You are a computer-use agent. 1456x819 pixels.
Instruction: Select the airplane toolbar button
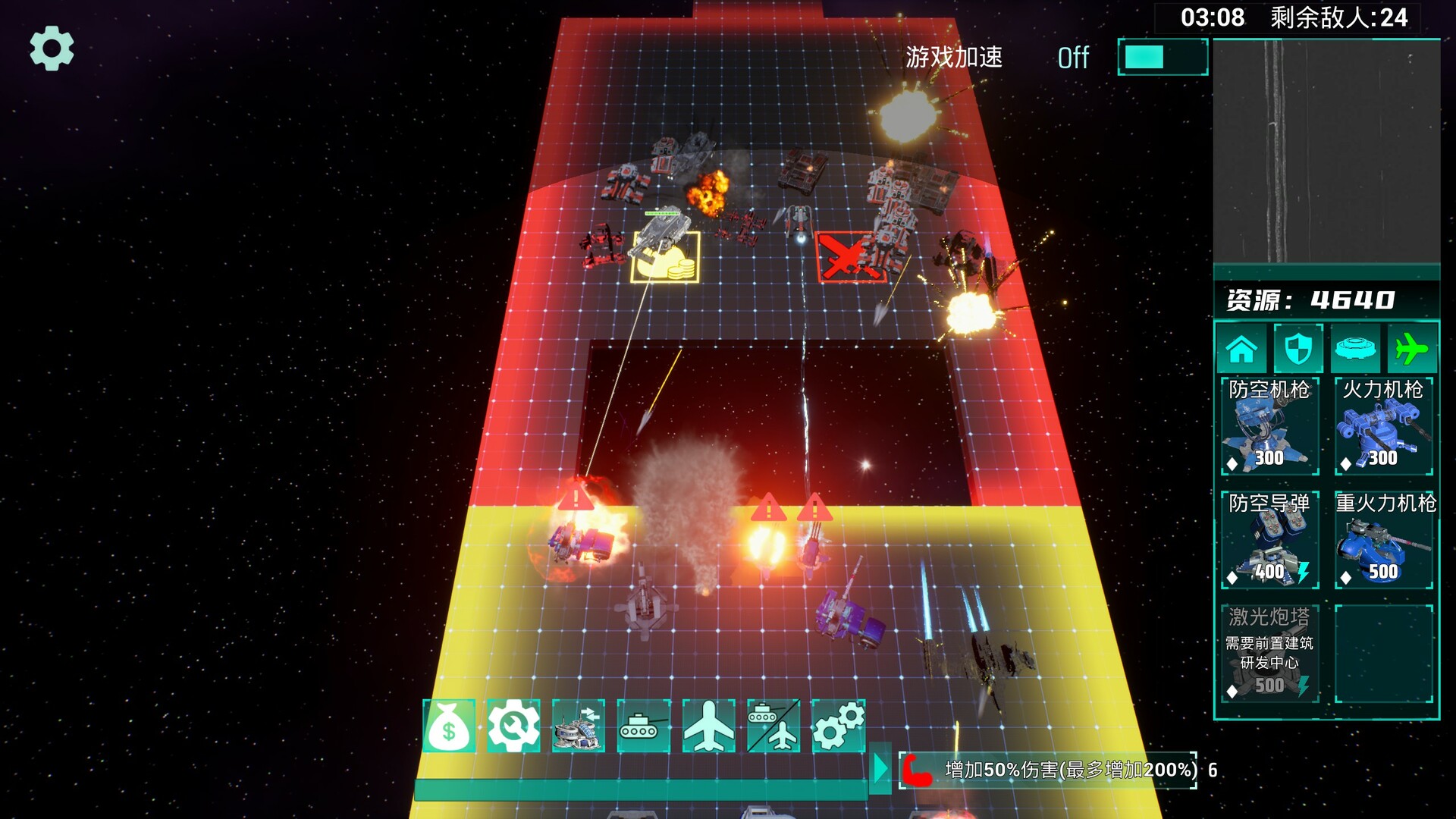tap(708, 726)
